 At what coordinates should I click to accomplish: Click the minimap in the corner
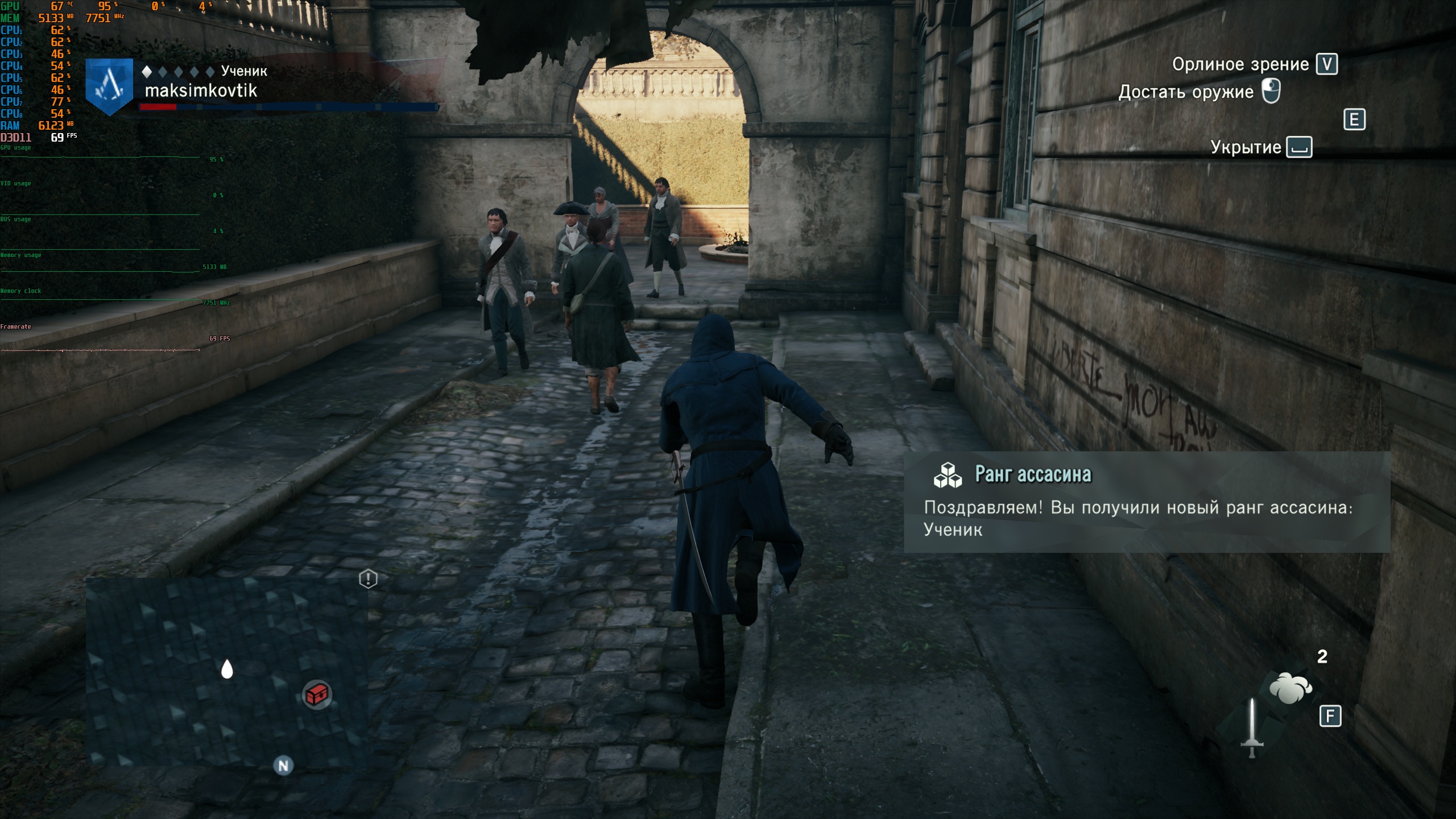226,671
